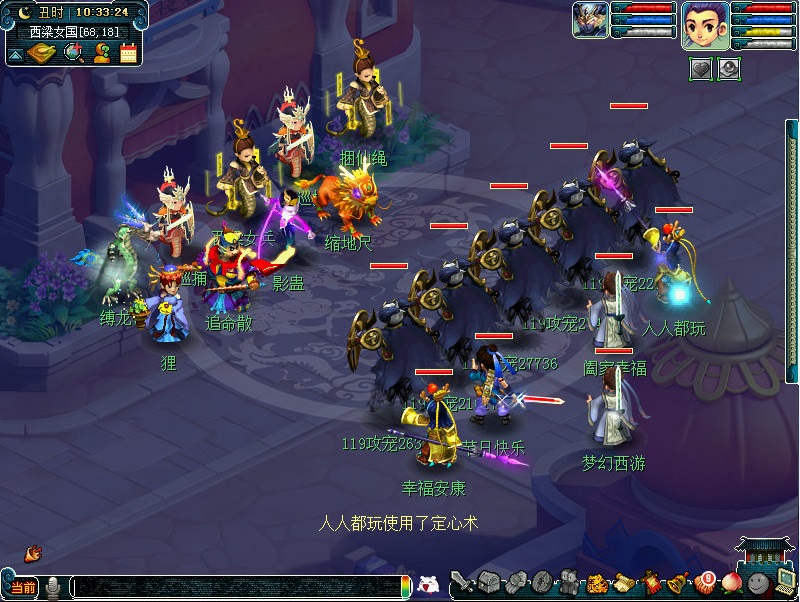Screen dimensions: 800x602
Task: Open the gray smiley face friends icon
Action: coord(758,582)
